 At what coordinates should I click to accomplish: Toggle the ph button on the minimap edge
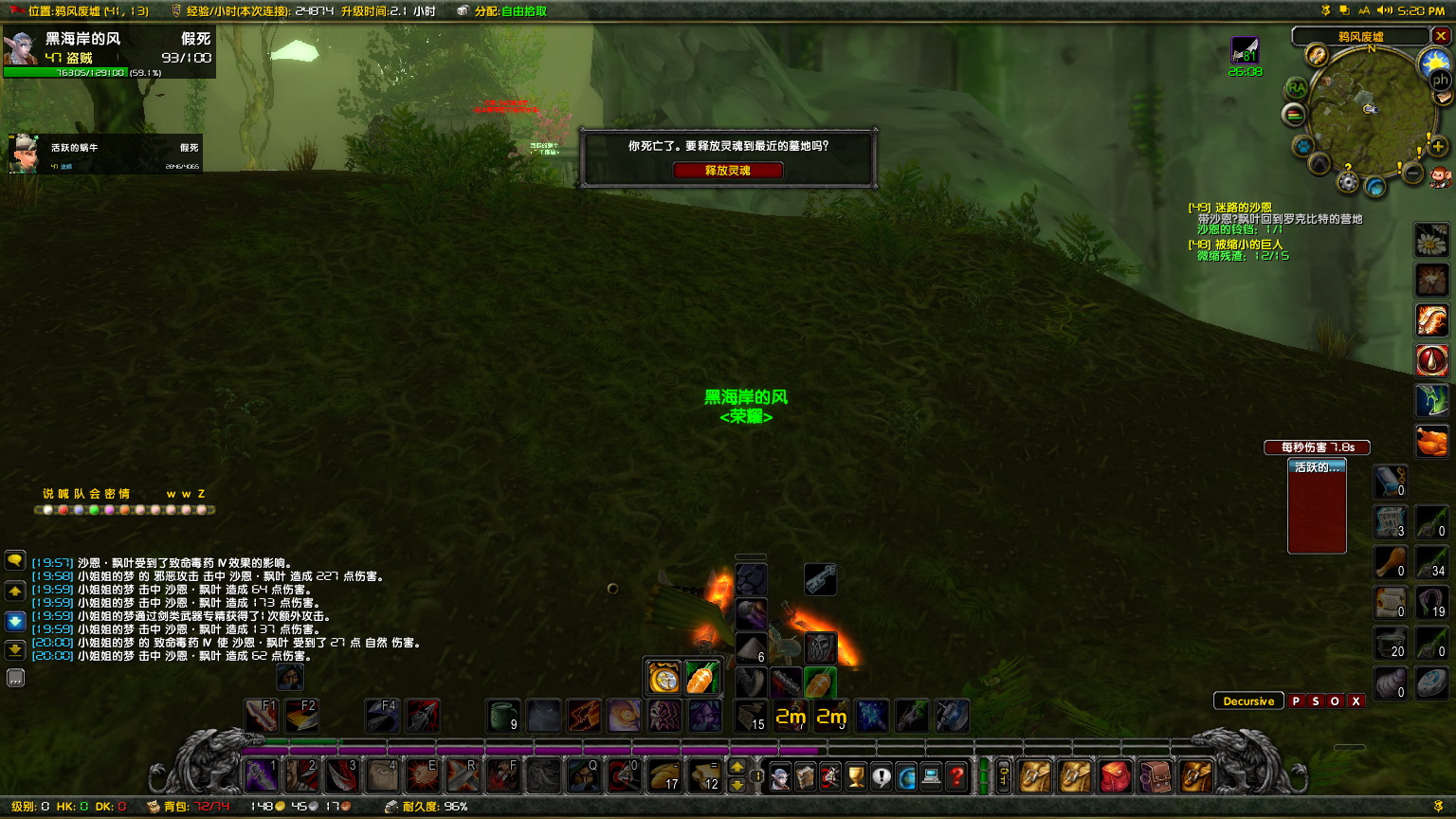1440,81
